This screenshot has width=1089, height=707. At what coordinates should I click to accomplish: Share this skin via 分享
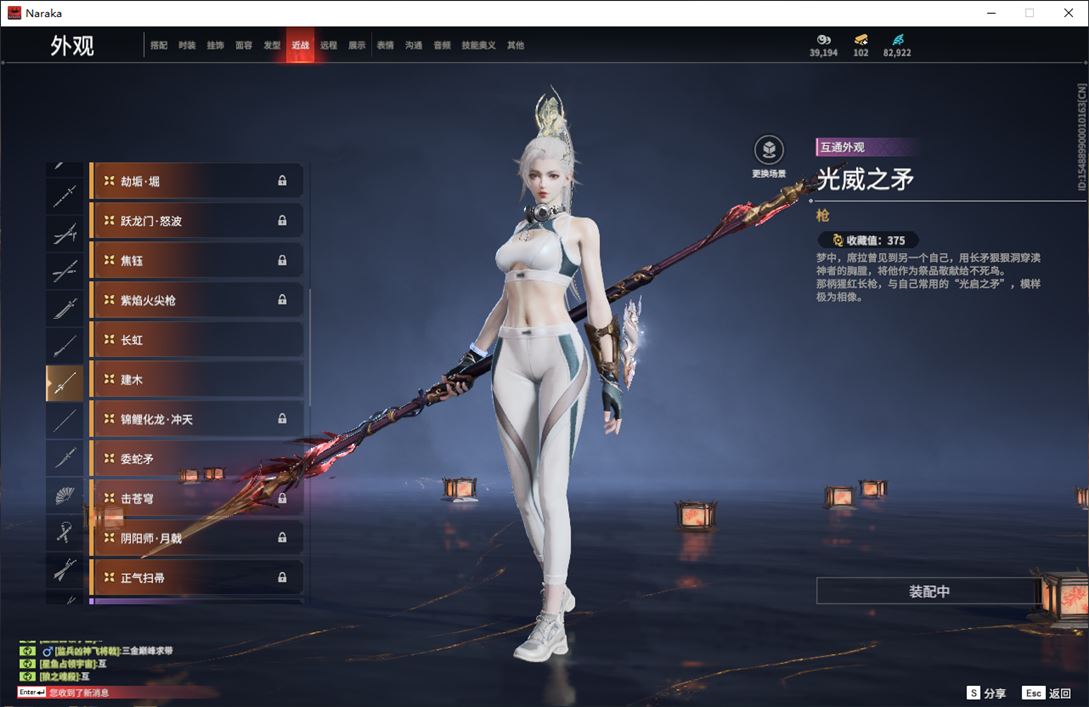986,693
